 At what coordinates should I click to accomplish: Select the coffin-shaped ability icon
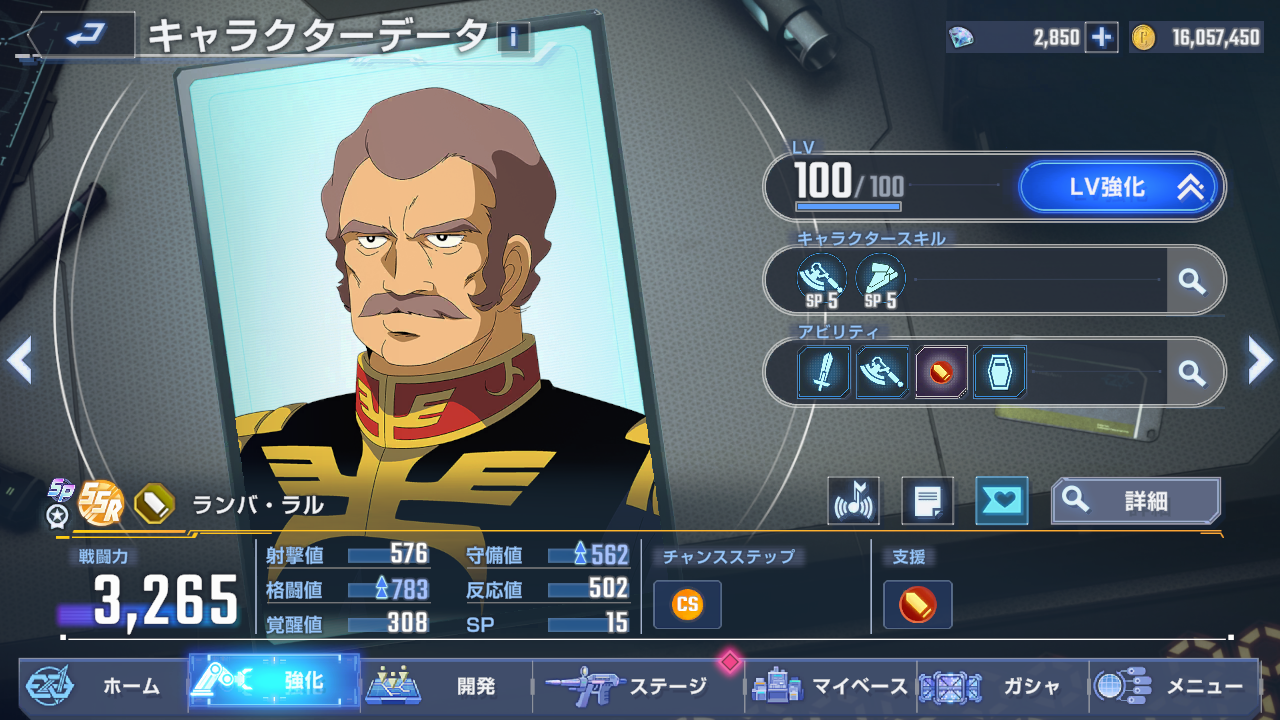999,373
